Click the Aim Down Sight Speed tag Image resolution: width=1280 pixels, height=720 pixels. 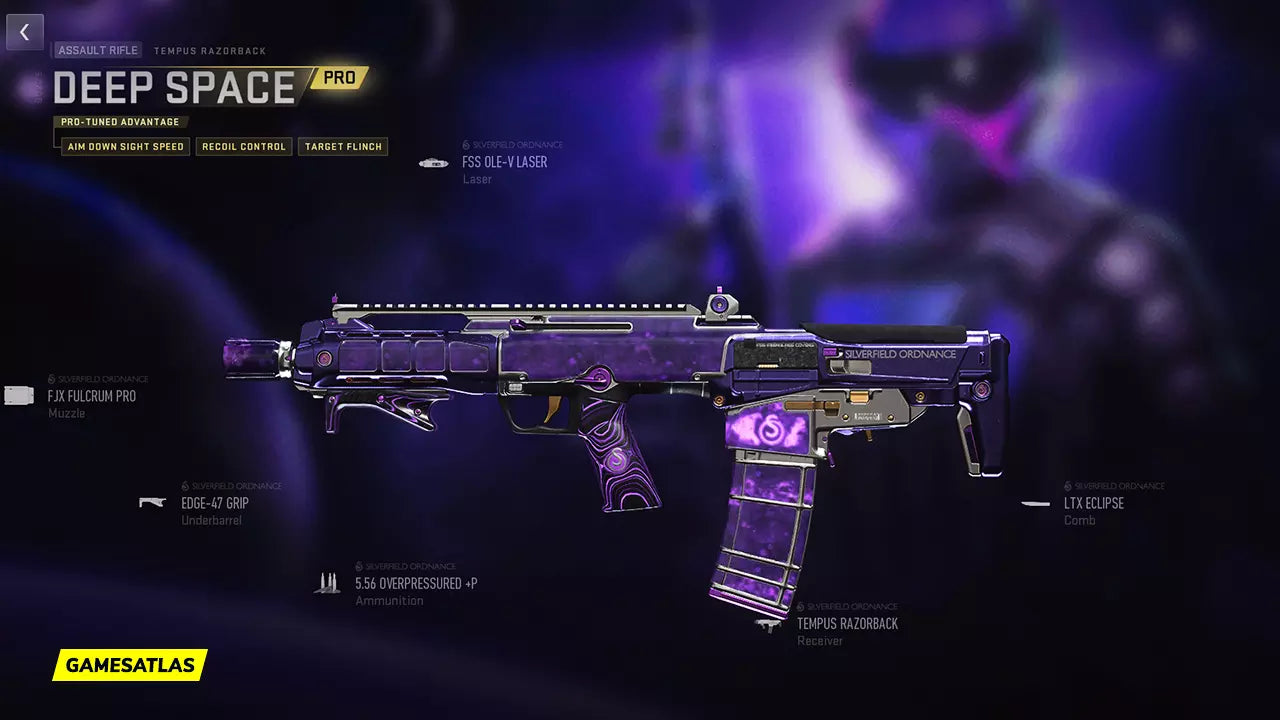click(125, 146)
